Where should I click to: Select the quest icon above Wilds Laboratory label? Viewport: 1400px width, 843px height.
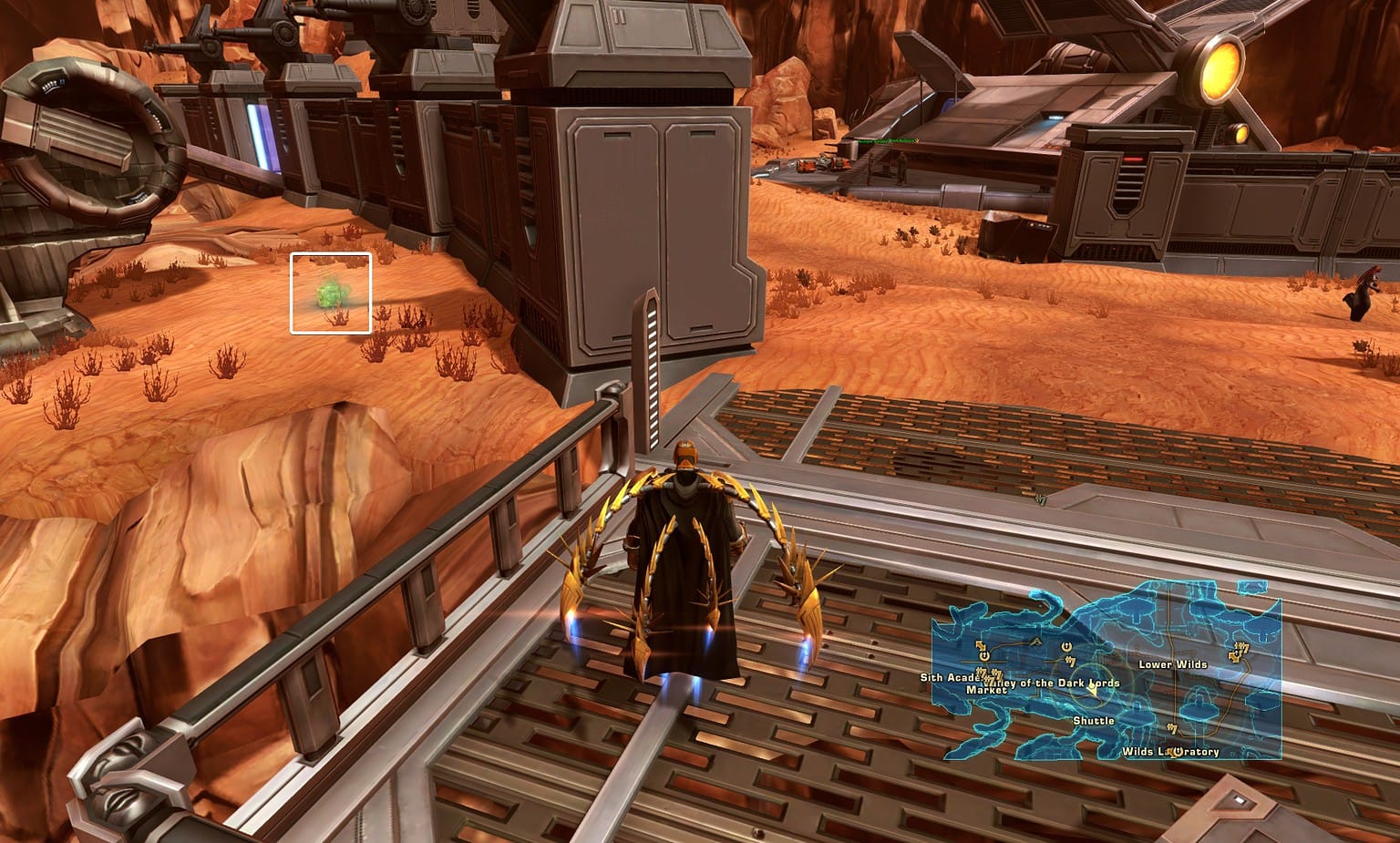point(1173,728)
